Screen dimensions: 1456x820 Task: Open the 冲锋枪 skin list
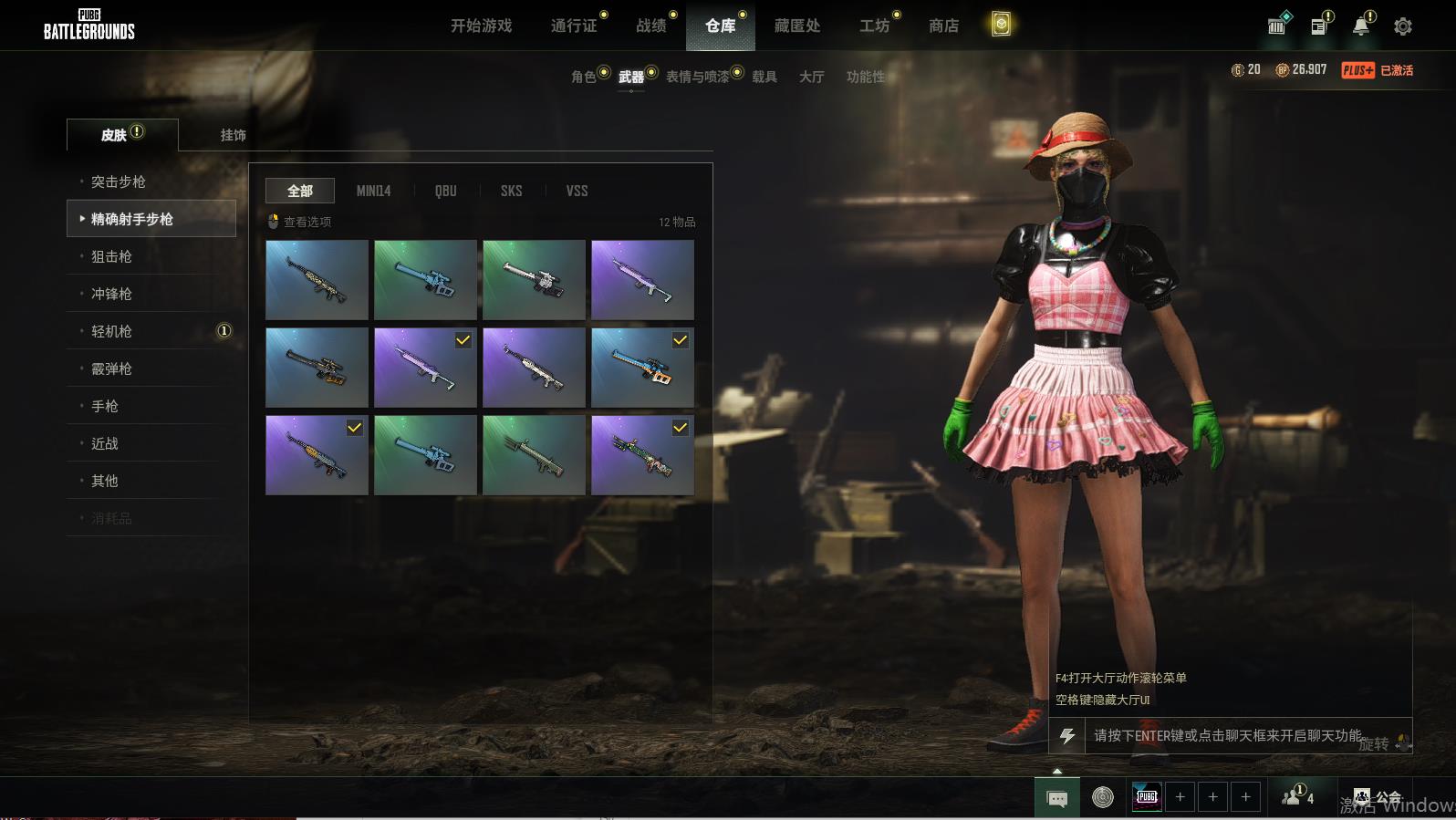[x=111, y=294]
